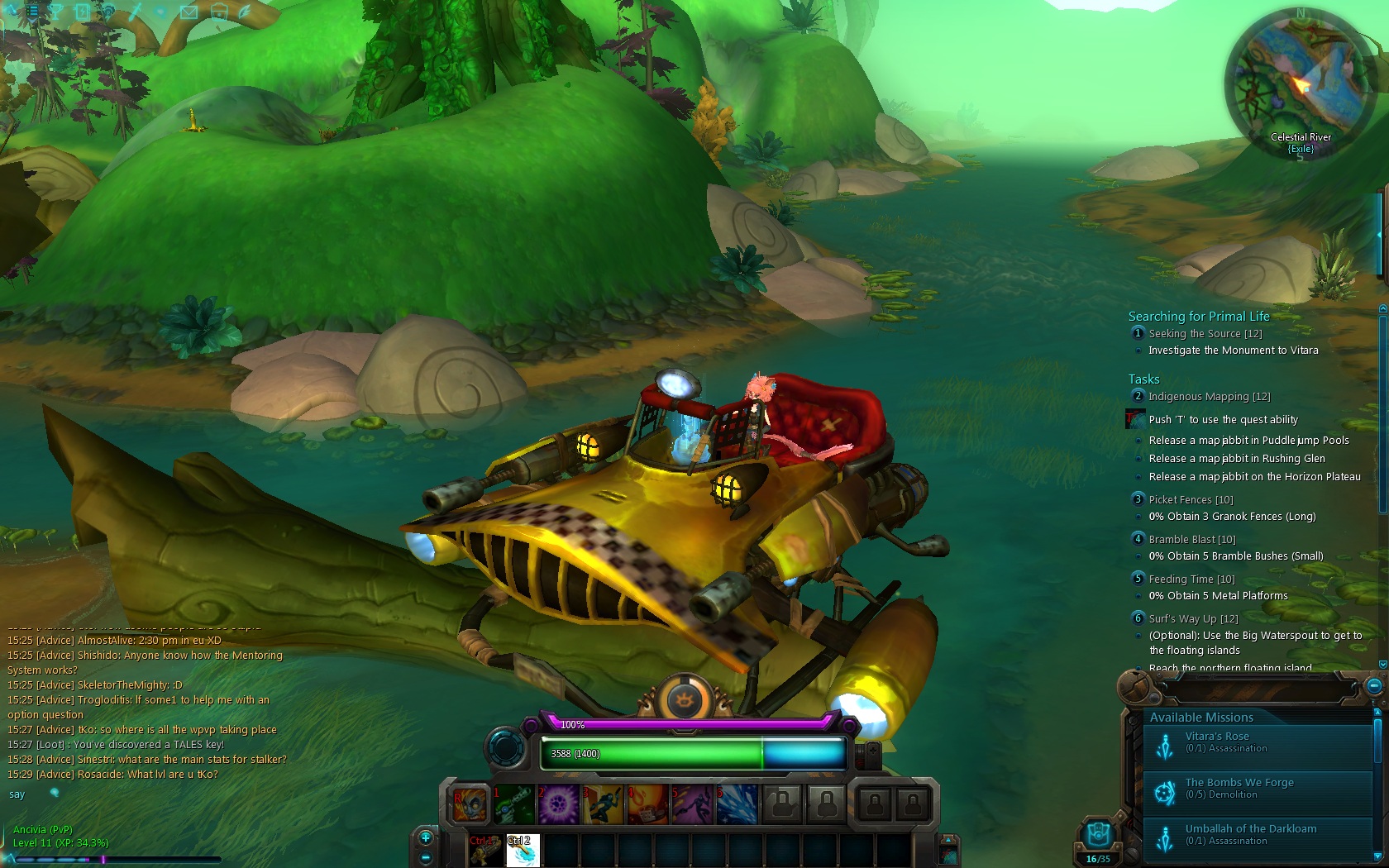Open the mail envelope icon
Screen dimensions: 1389x868
point(189,12)
